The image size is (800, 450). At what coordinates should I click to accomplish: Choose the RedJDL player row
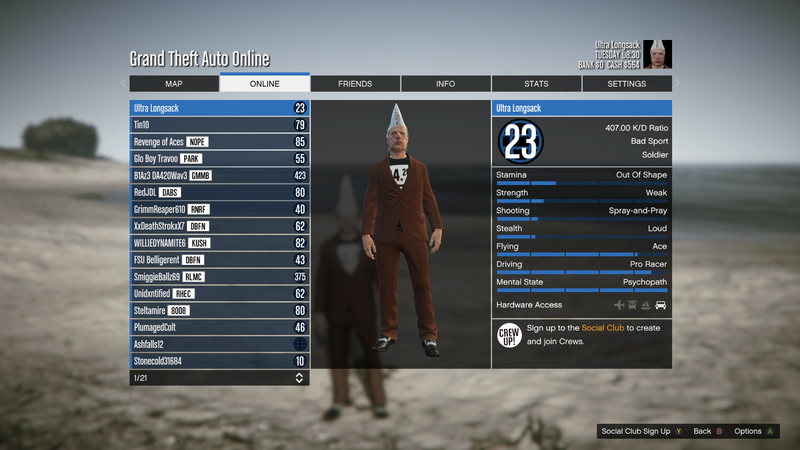click(x=219, y=193)
